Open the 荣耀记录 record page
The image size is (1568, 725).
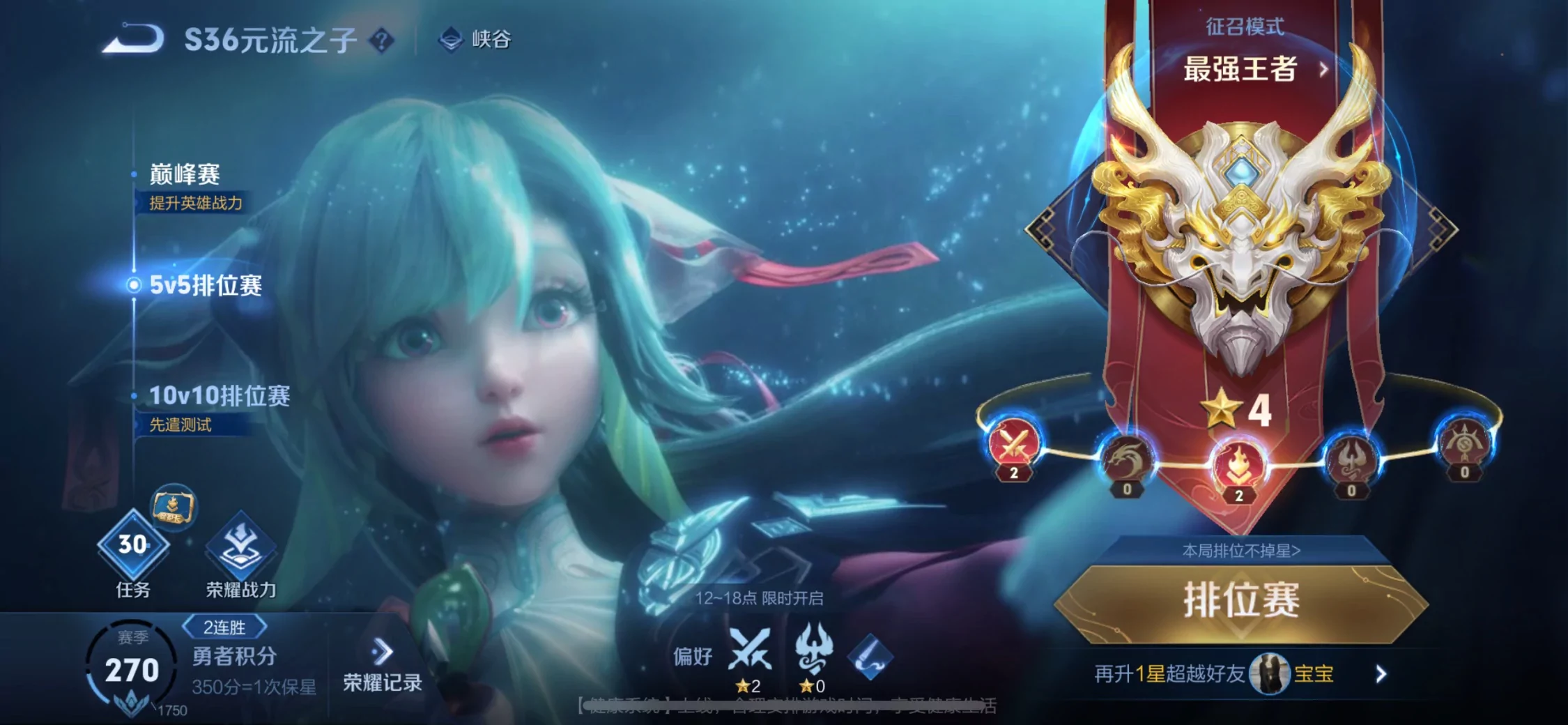pos(382,666)
